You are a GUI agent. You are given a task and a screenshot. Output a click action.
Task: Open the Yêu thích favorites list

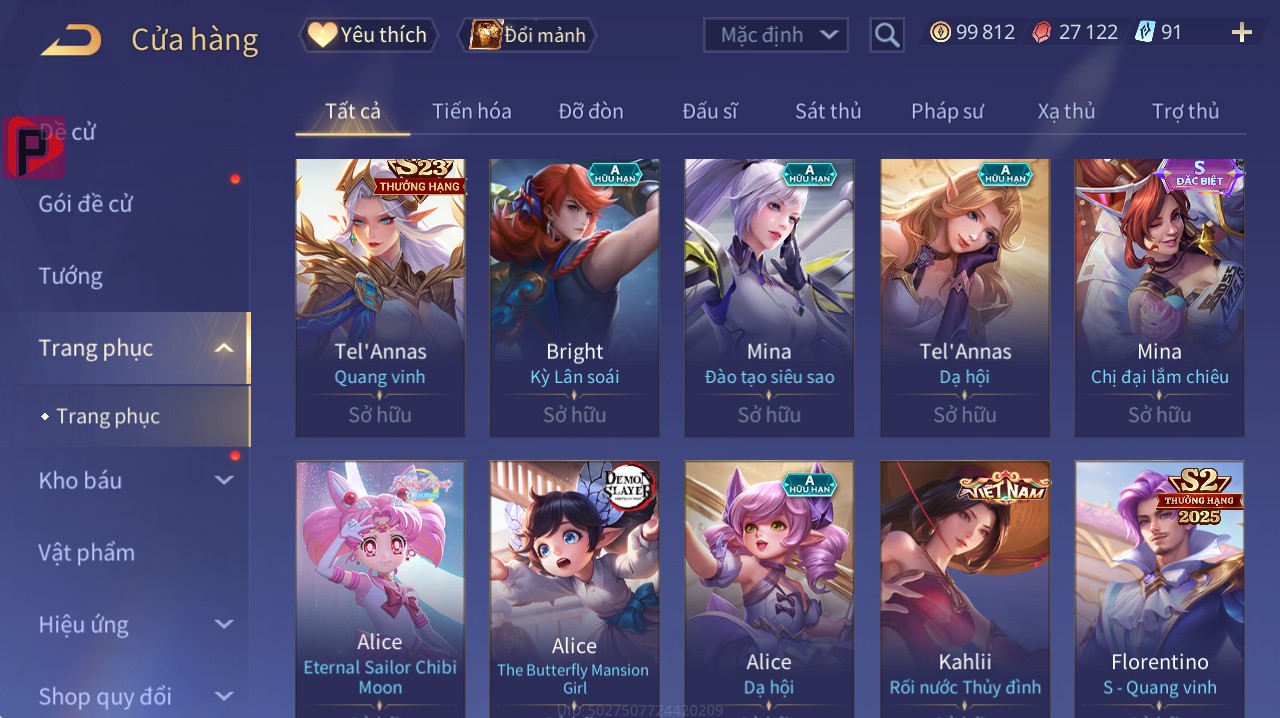369,35
